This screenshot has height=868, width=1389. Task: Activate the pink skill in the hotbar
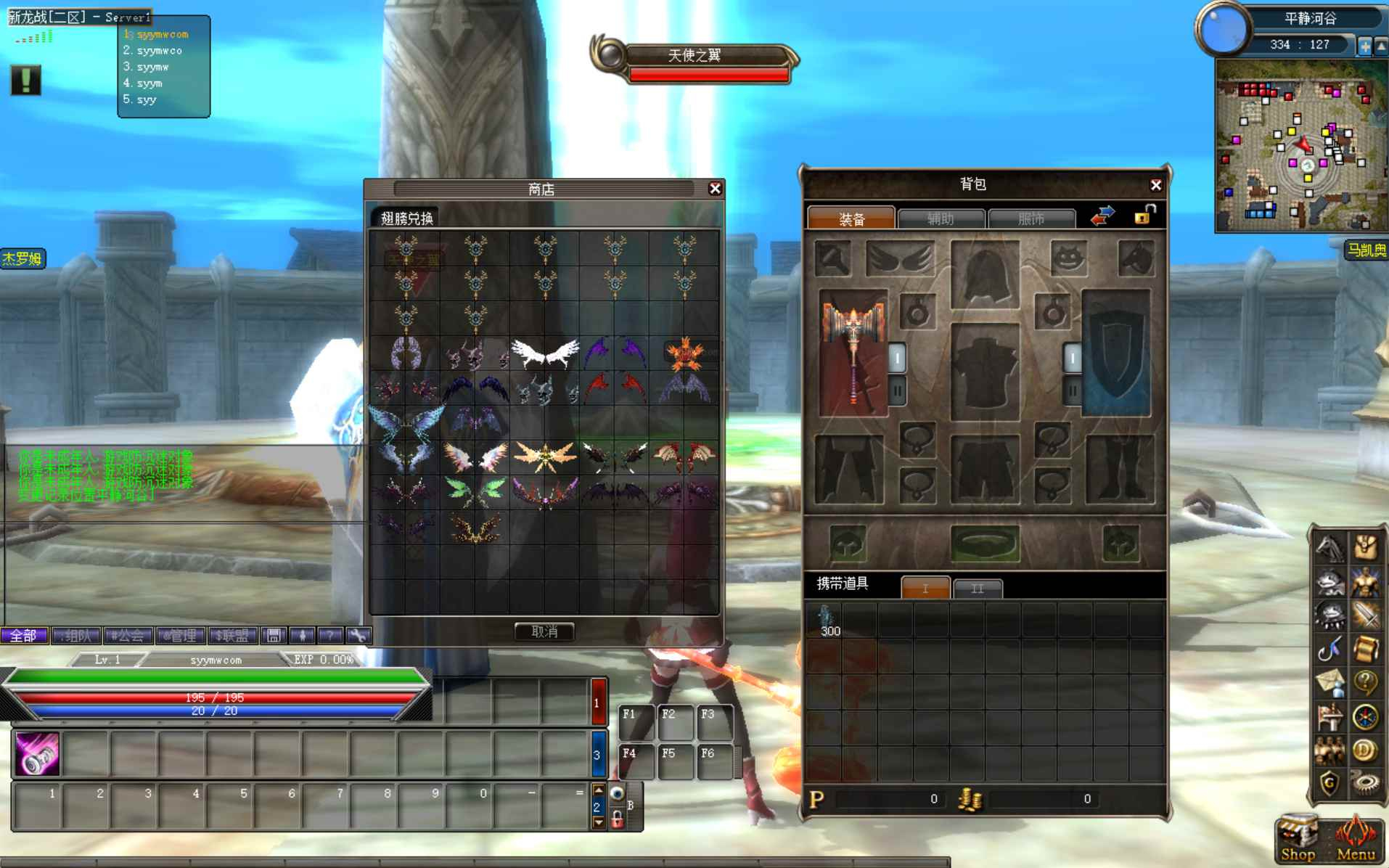[x=37, y=753]
